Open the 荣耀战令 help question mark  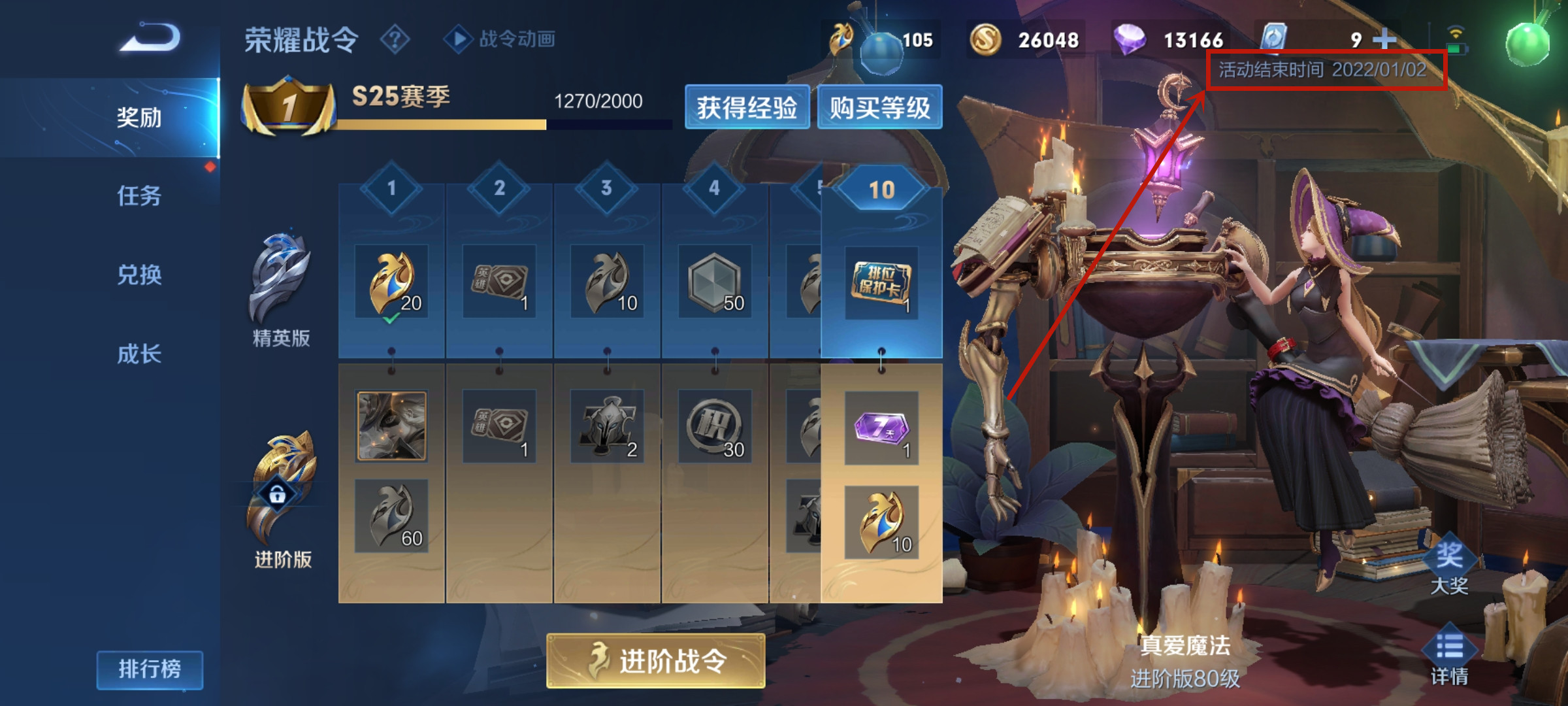[395, 40]
